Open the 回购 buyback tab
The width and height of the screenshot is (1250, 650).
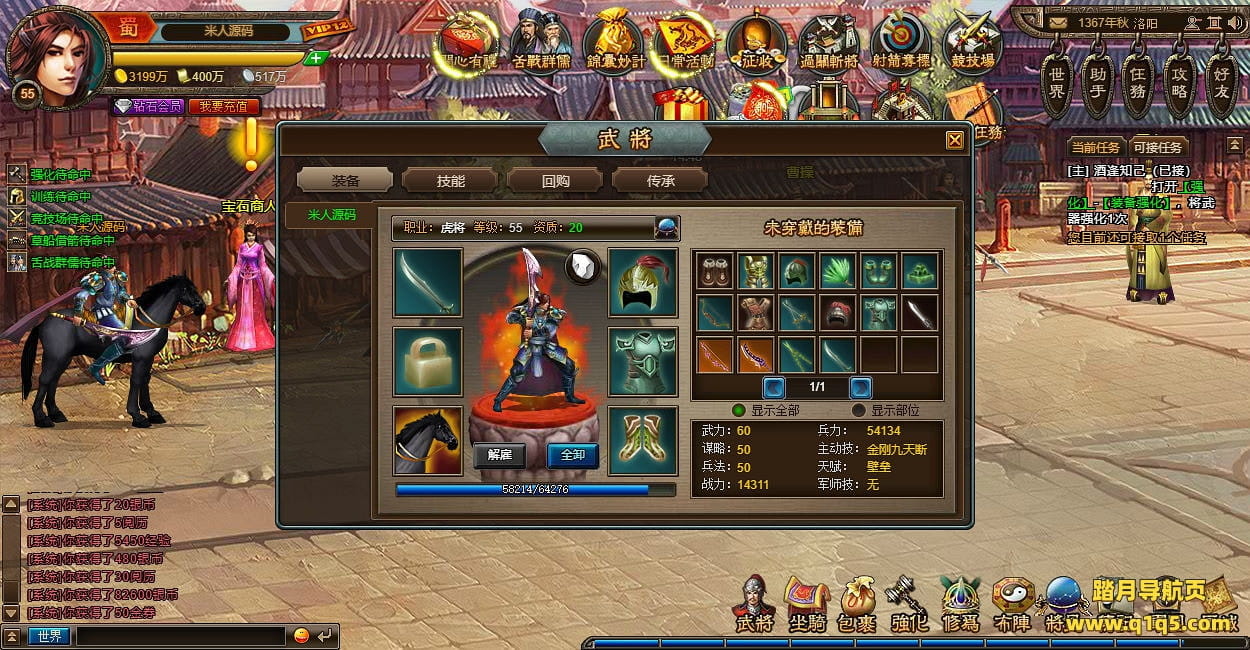tap(555, 180)
